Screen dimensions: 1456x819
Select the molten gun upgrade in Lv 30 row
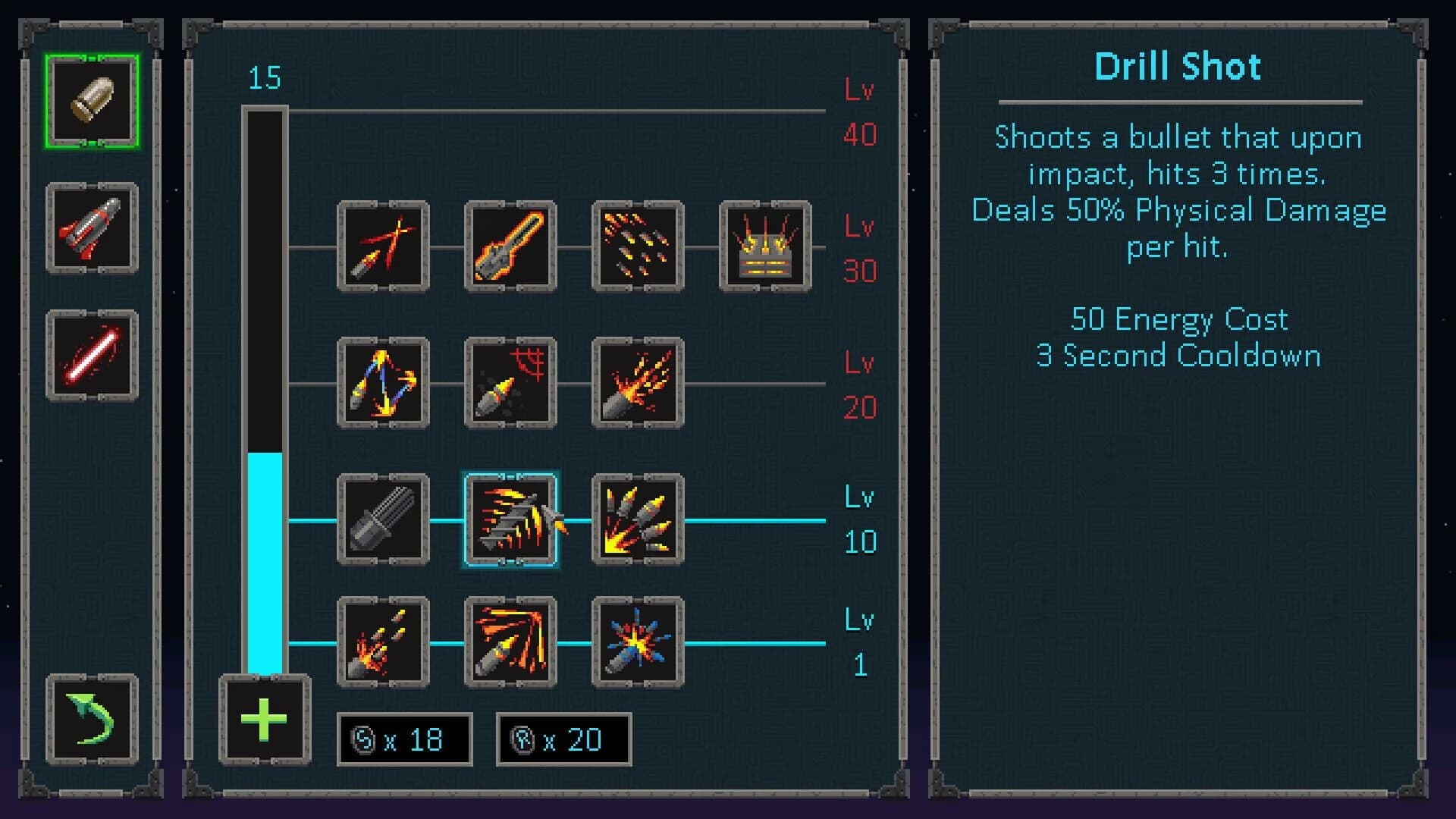(x=510, y=247)
